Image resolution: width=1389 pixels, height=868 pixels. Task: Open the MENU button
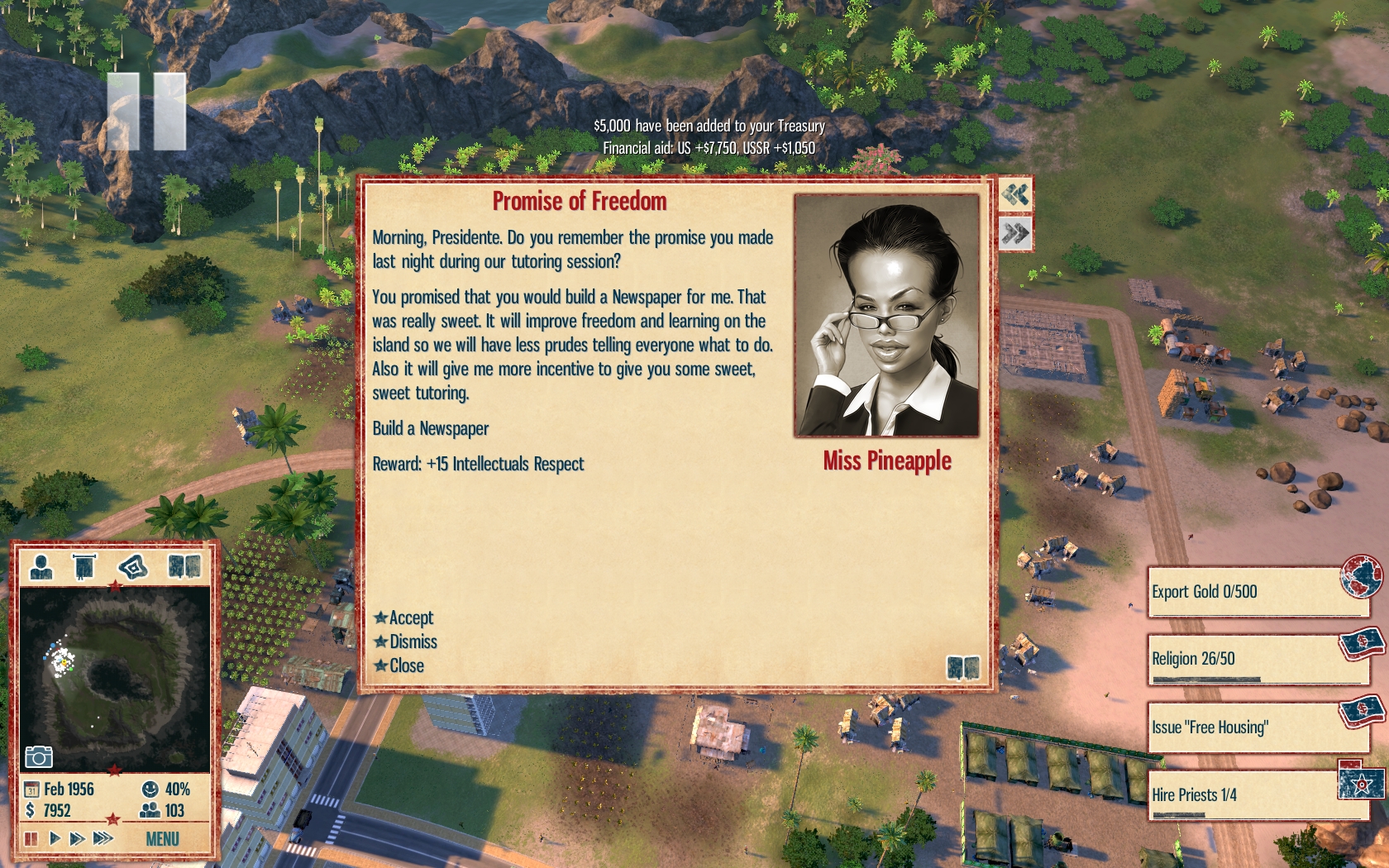tap(162, 839)
